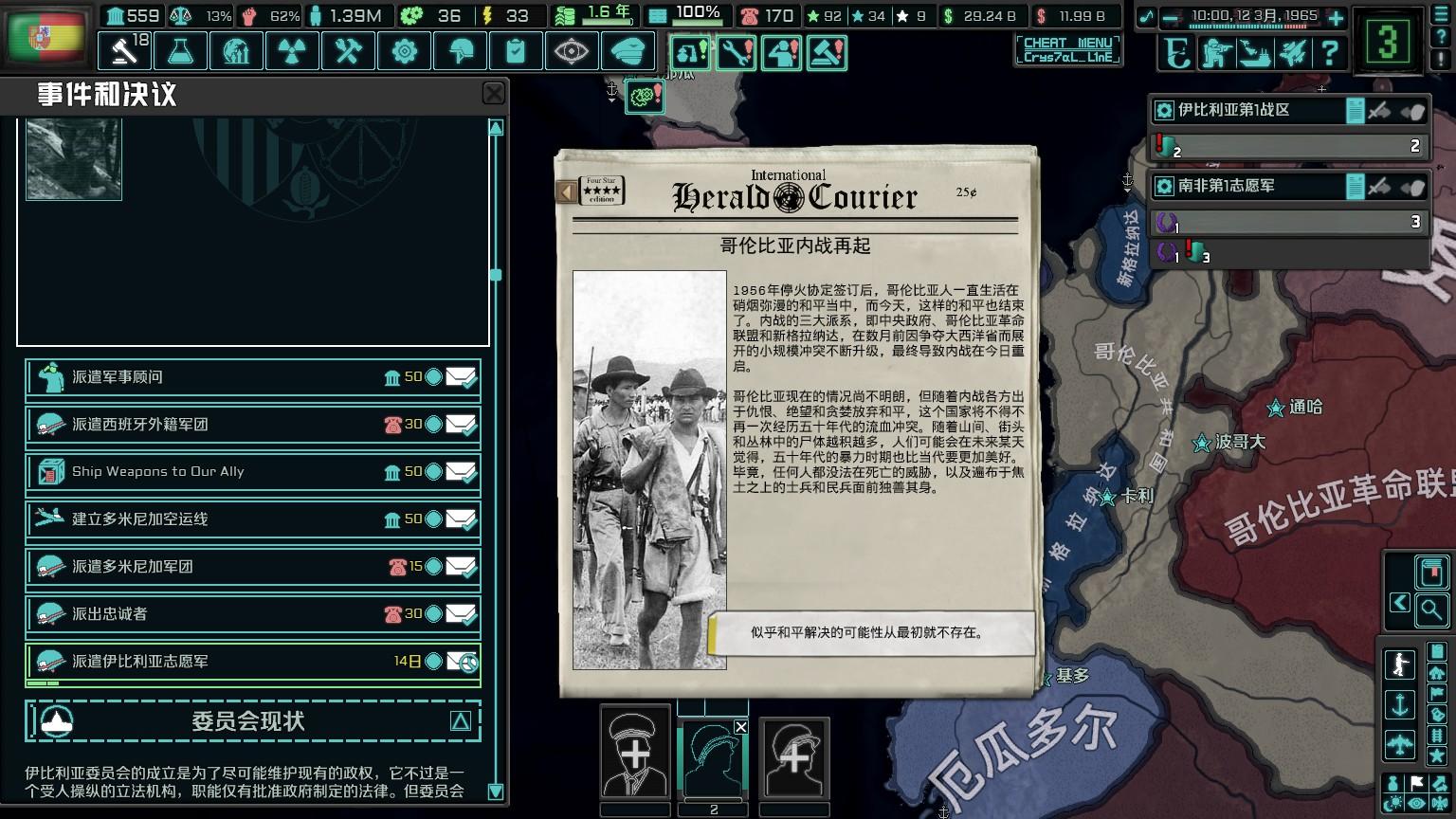Open the officer corps cap icon

[628, 51]
